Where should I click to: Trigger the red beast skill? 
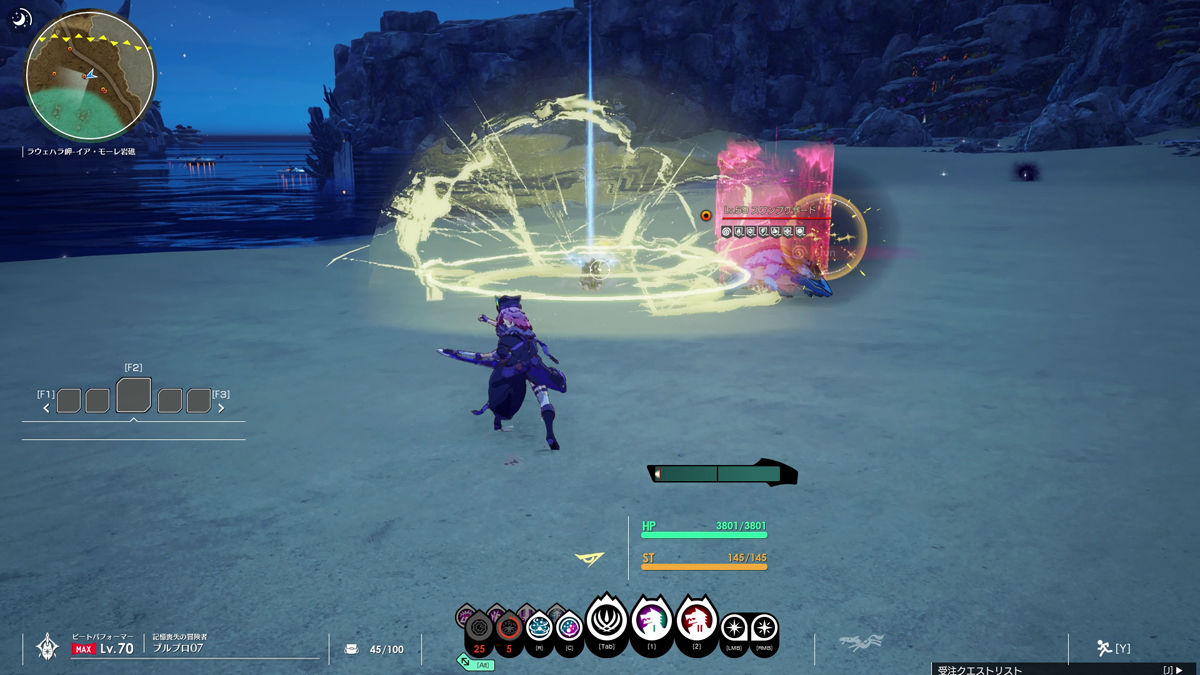pyautogui.click(x=696, y=622)
